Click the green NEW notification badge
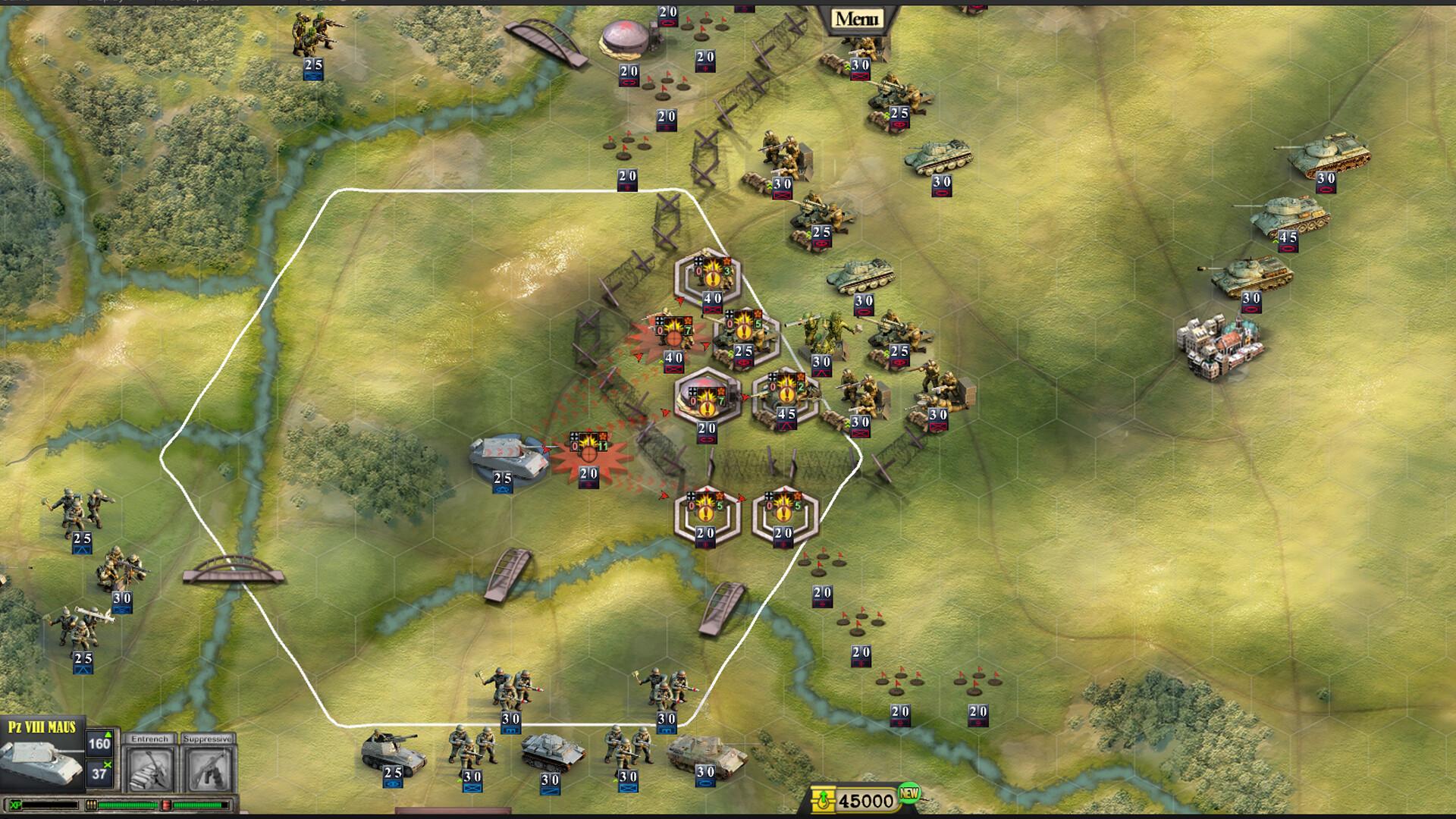Screen dimensions: 1456x819 [x=907, y=795]
